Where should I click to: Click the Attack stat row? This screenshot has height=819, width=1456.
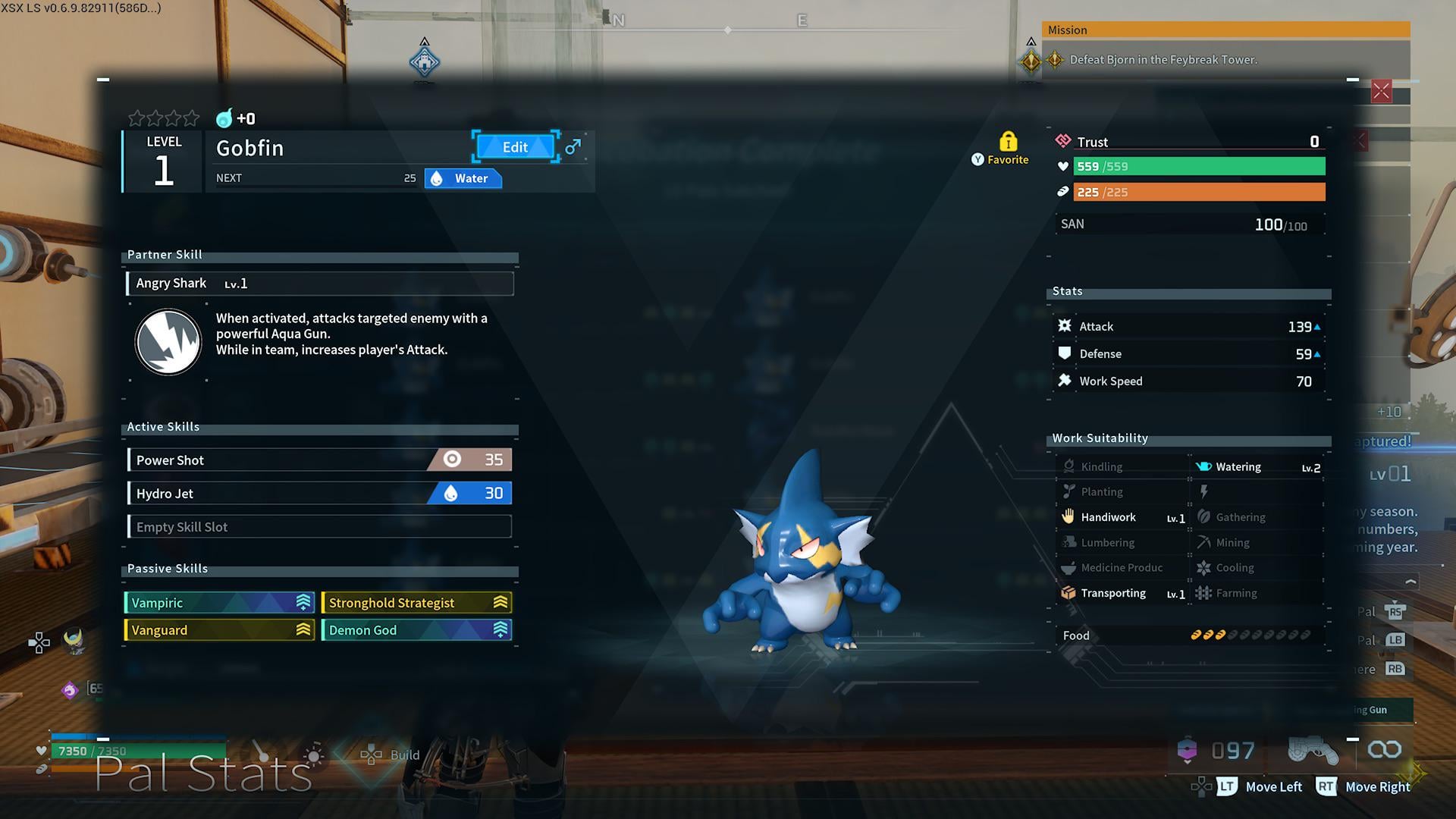[1188, 326]
